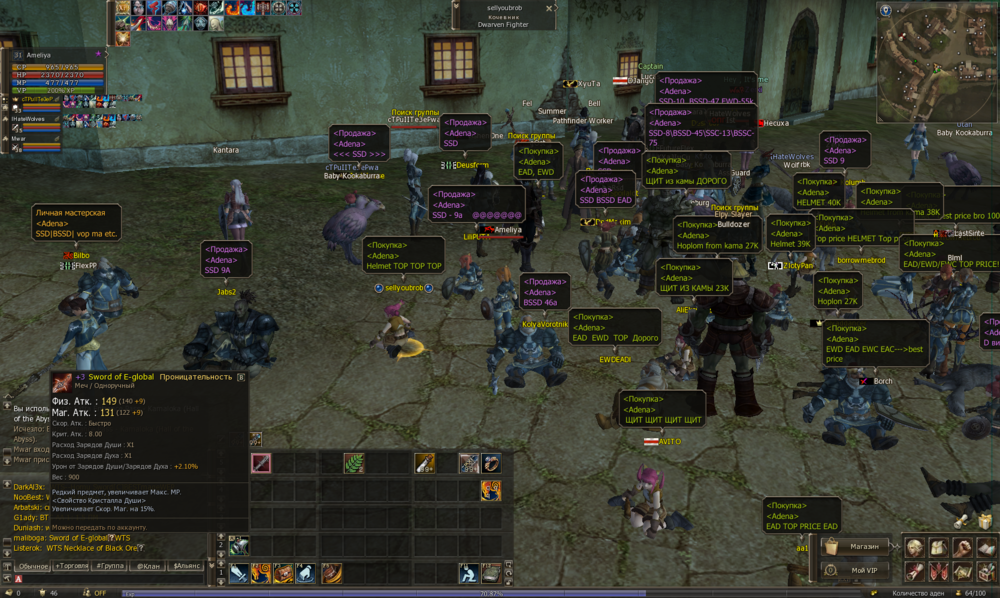Switch to the +Торговля chat tab
This screenshot has height=598, width=1000.
[71, 566]
